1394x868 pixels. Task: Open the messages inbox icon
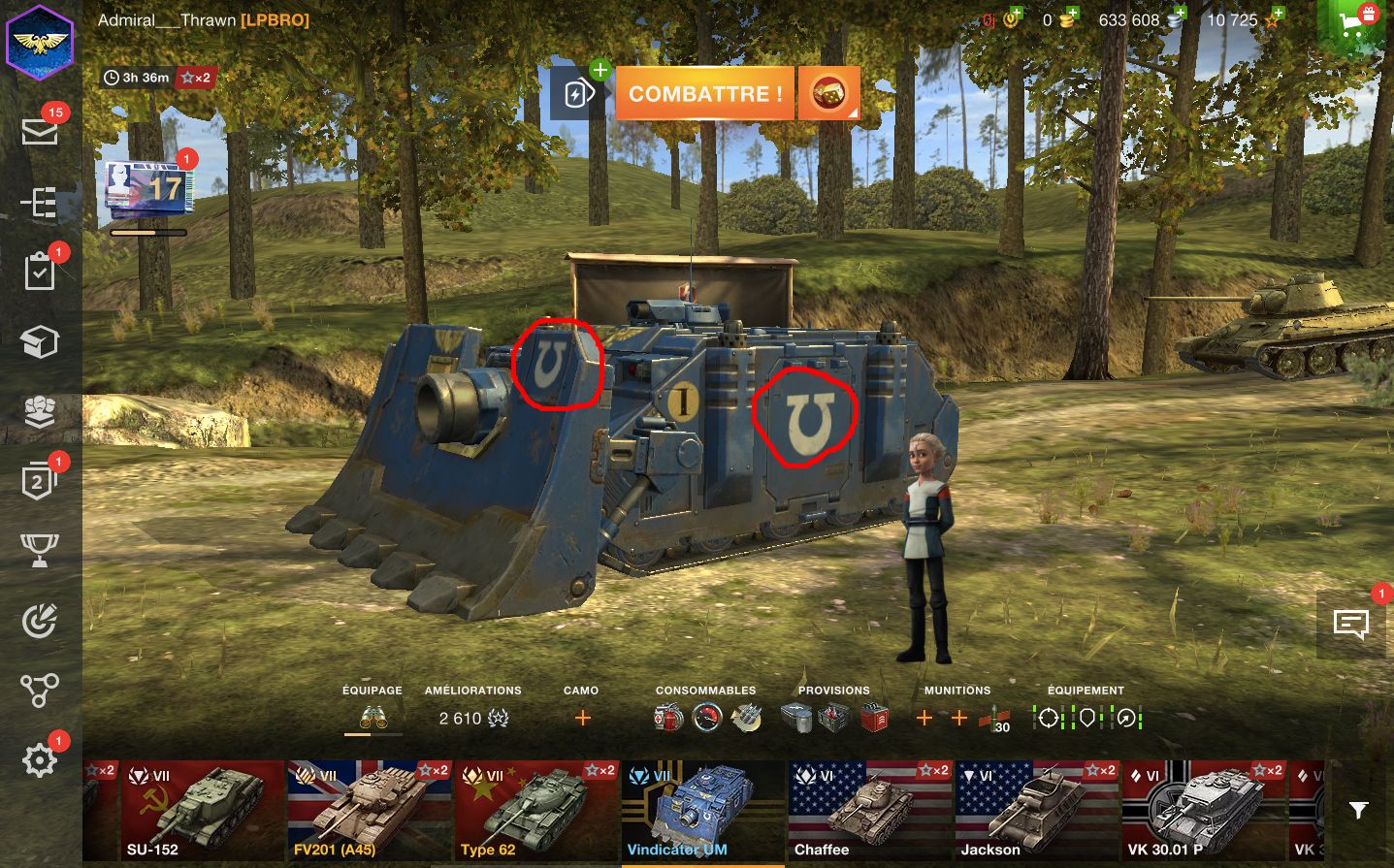[40, 131]
